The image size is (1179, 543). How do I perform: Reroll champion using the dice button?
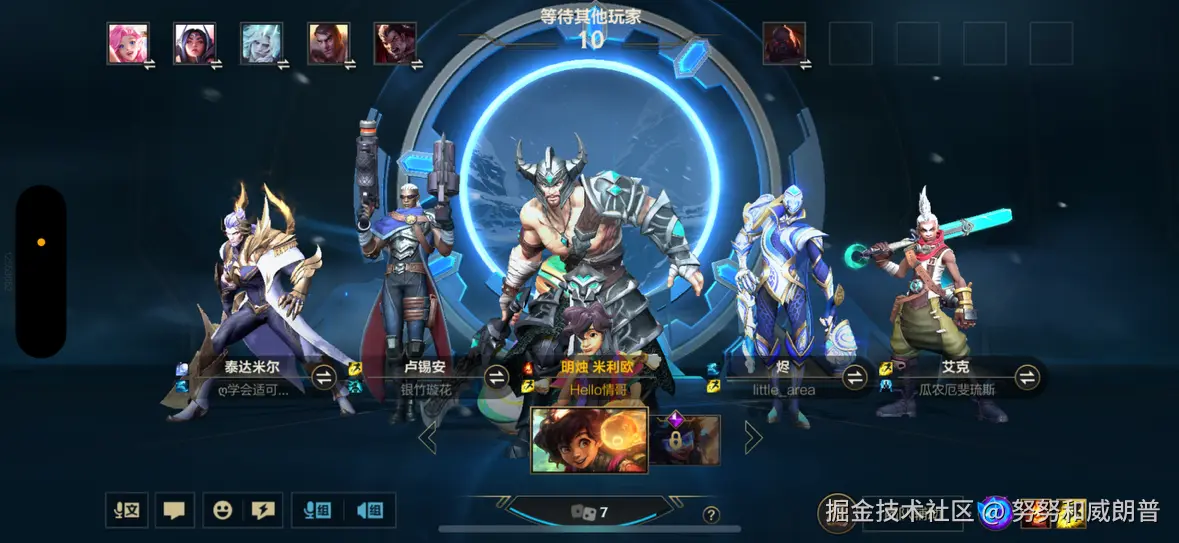[590, 512]
